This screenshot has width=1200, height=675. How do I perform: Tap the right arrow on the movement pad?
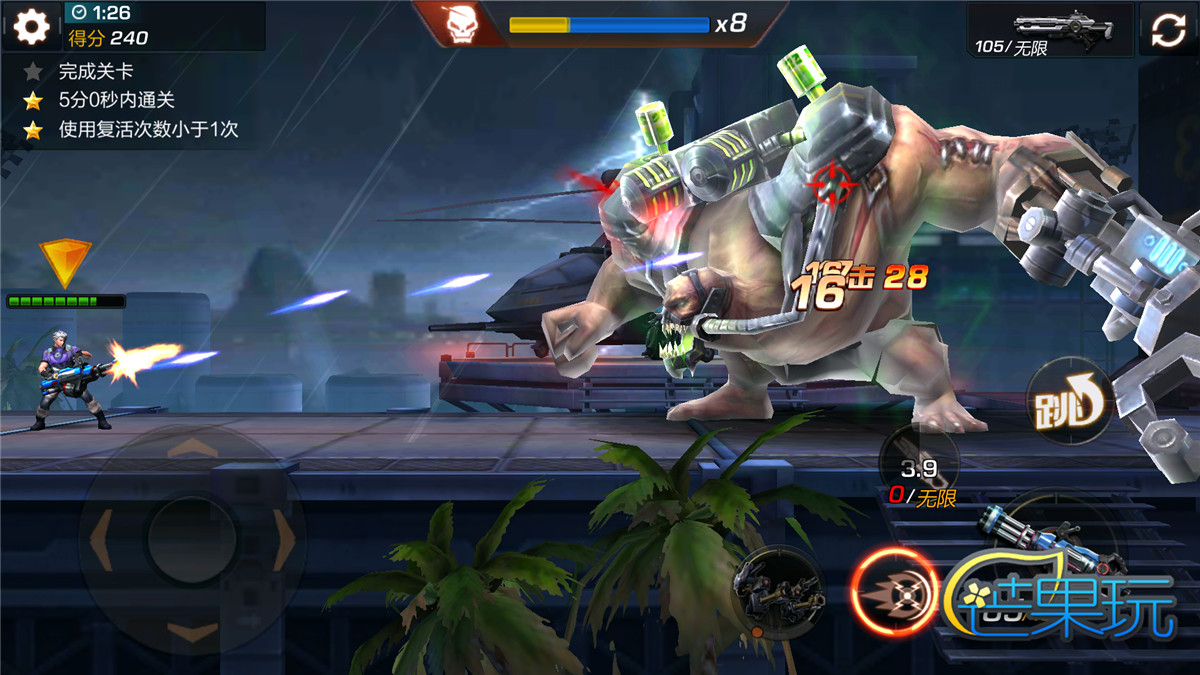[x=285, y=540]
